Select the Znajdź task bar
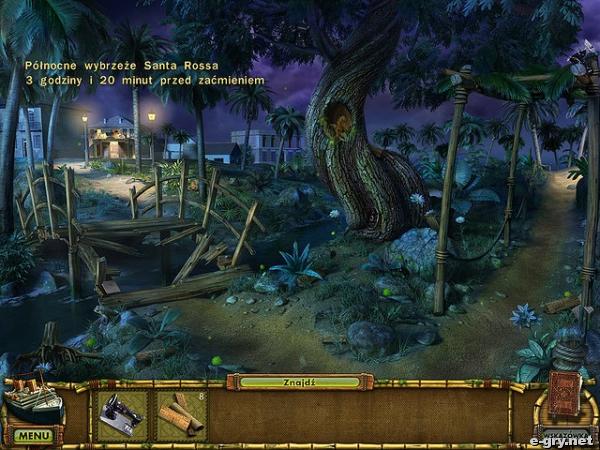 pyautogui.click(x=299, y=382)
